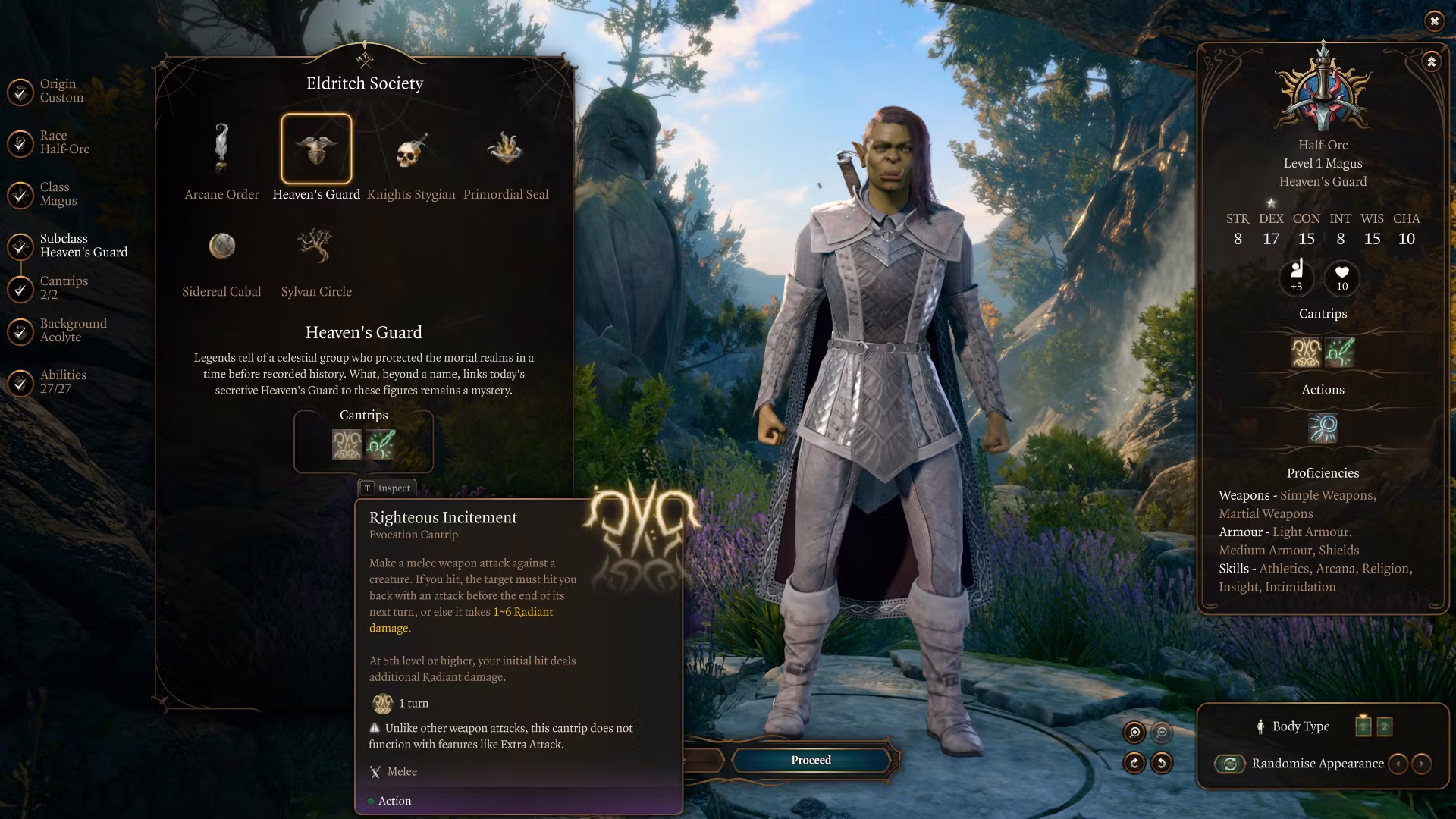Go to the Subclass step
The image size is (1456, 819).
(21, 246)
